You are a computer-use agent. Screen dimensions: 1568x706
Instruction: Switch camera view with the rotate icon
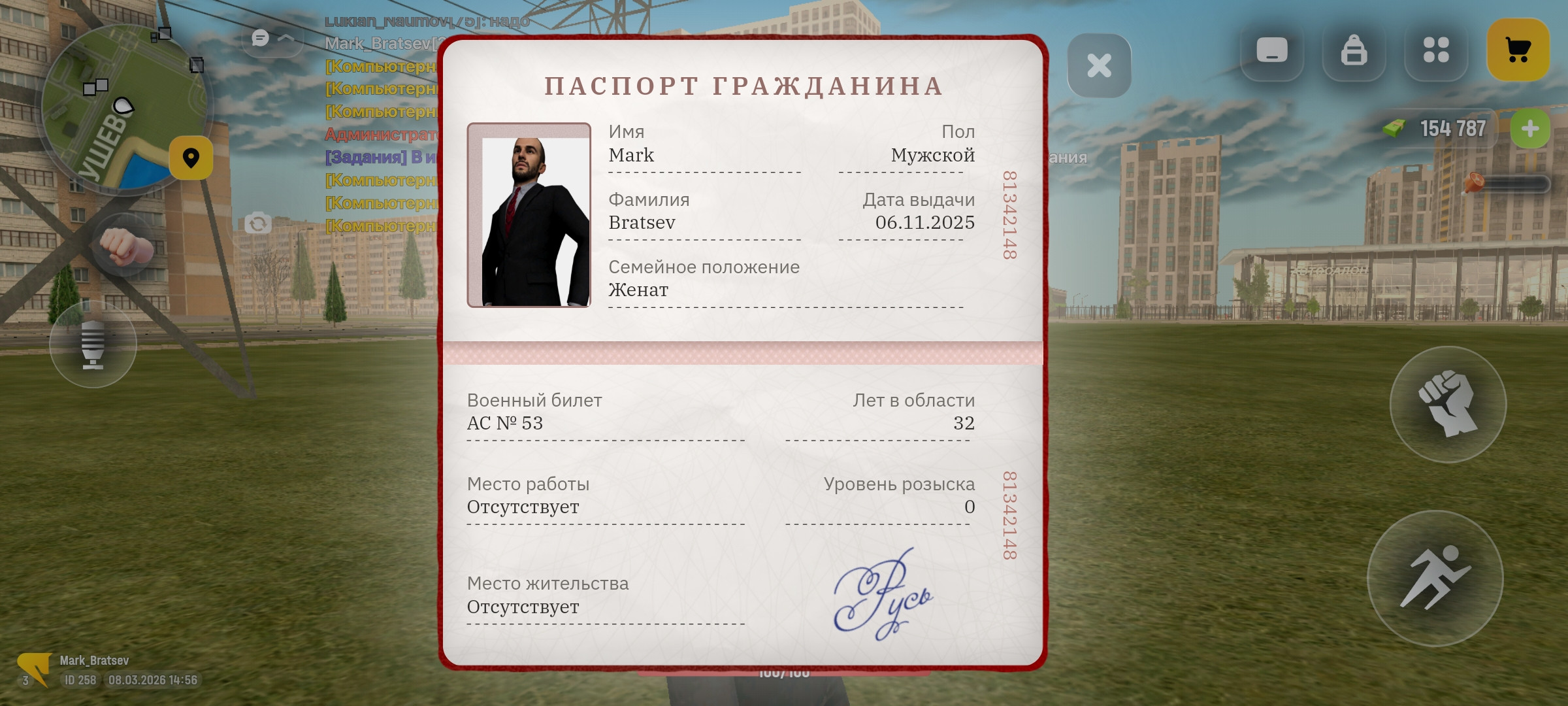tap(257, 222)
